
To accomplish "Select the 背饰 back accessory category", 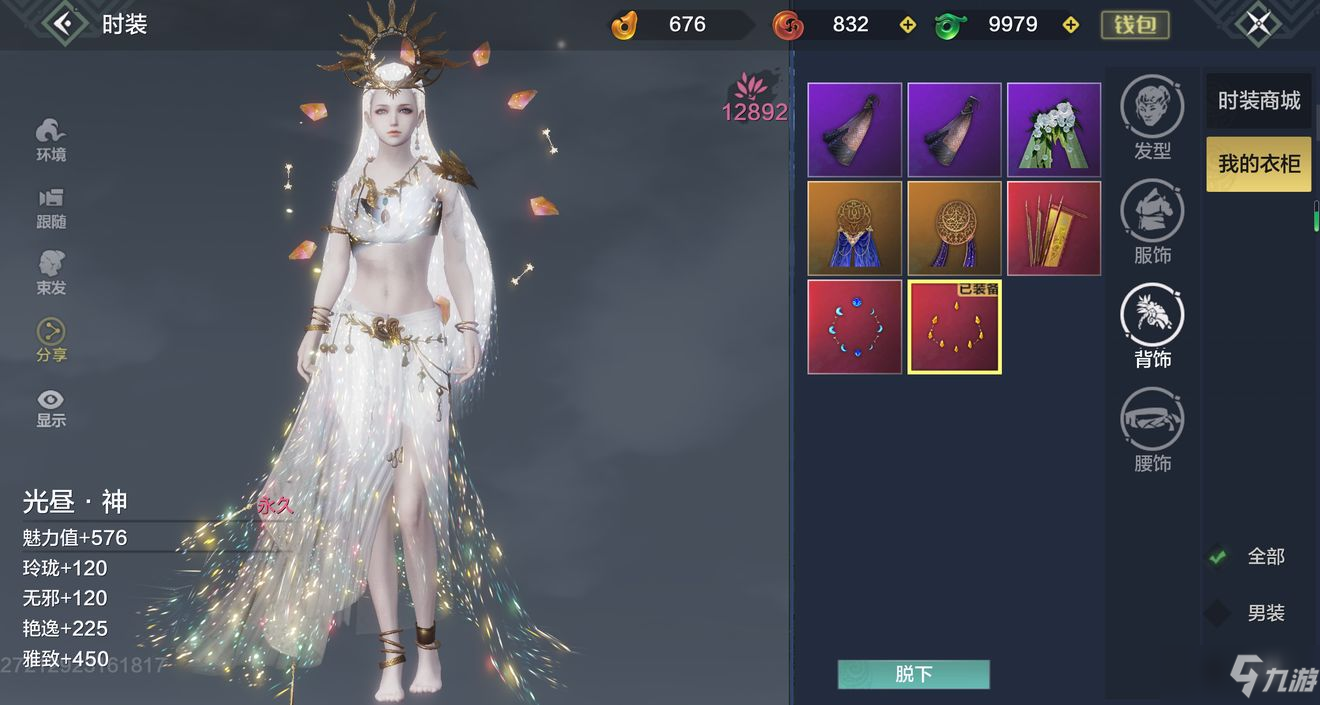I will click(1152, 326).
